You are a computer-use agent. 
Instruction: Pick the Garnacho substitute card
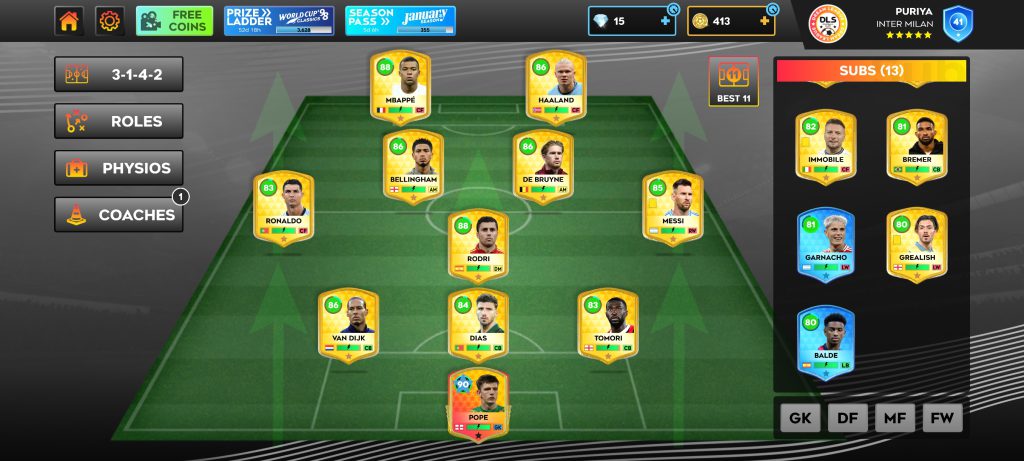(826, 245)
